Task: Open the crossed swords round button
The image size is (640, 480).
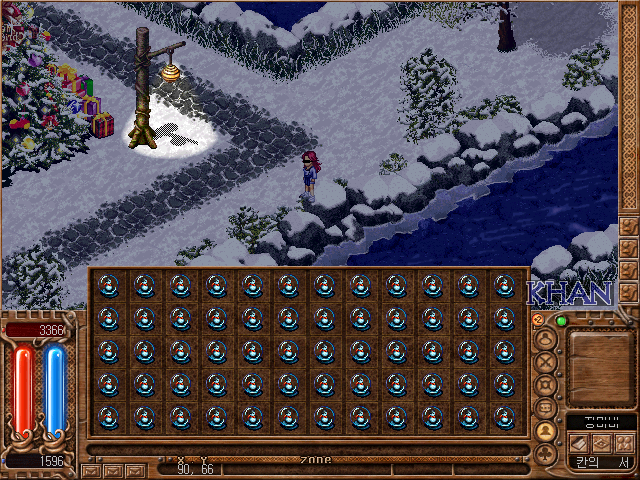Action: tap(546, 361)
